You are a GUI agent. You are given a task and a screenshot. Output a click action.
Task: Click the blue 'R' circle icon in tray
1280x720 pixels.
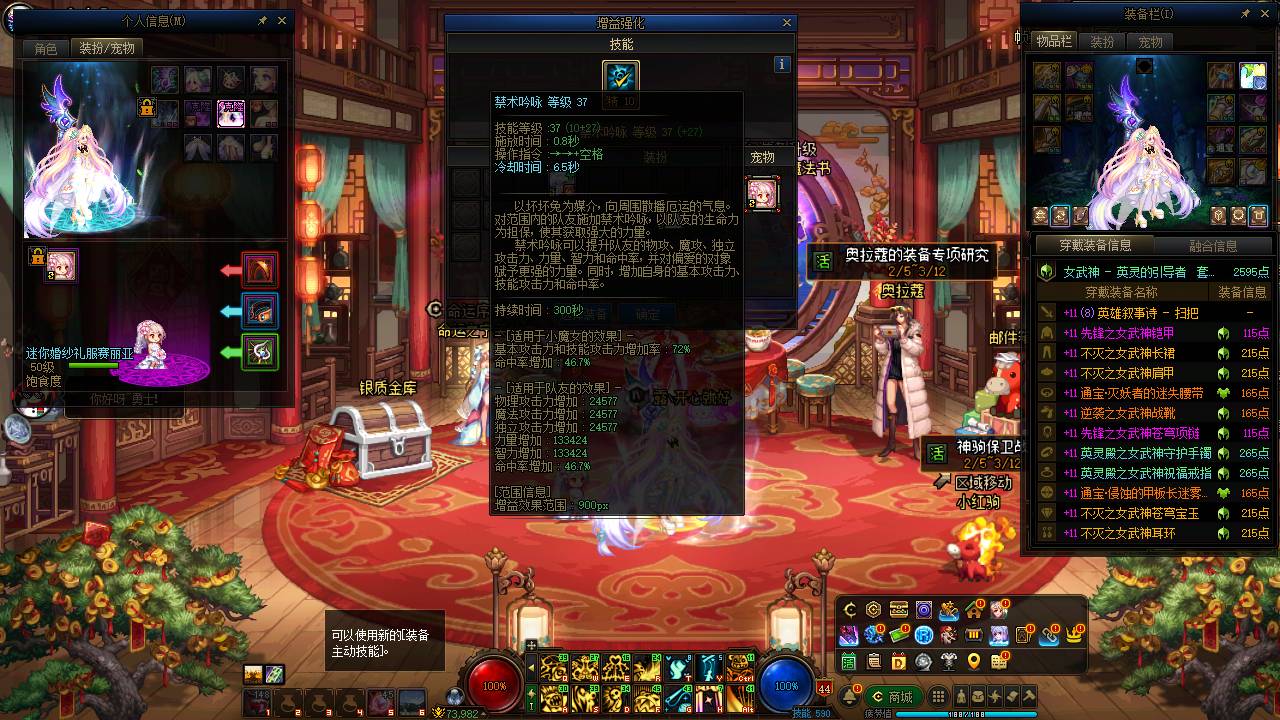pos(923,636)
